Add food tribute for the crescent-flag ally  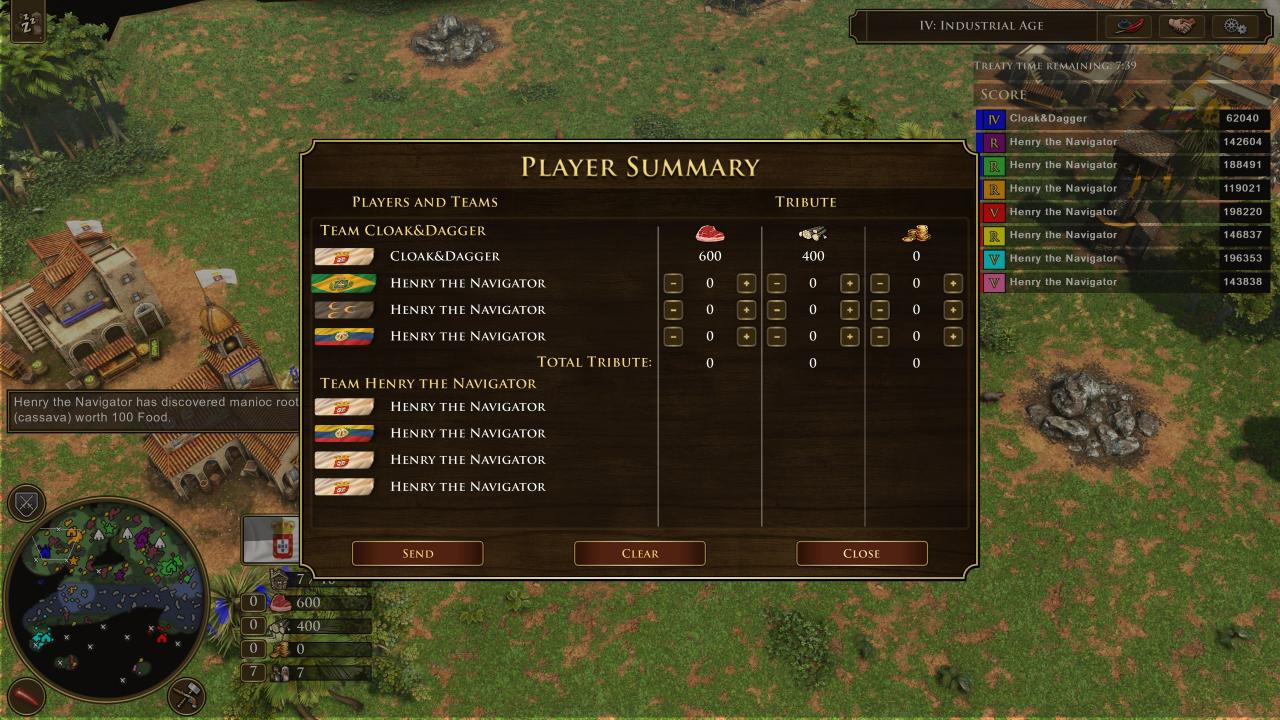pyautogui.click(x=746, y=310)
